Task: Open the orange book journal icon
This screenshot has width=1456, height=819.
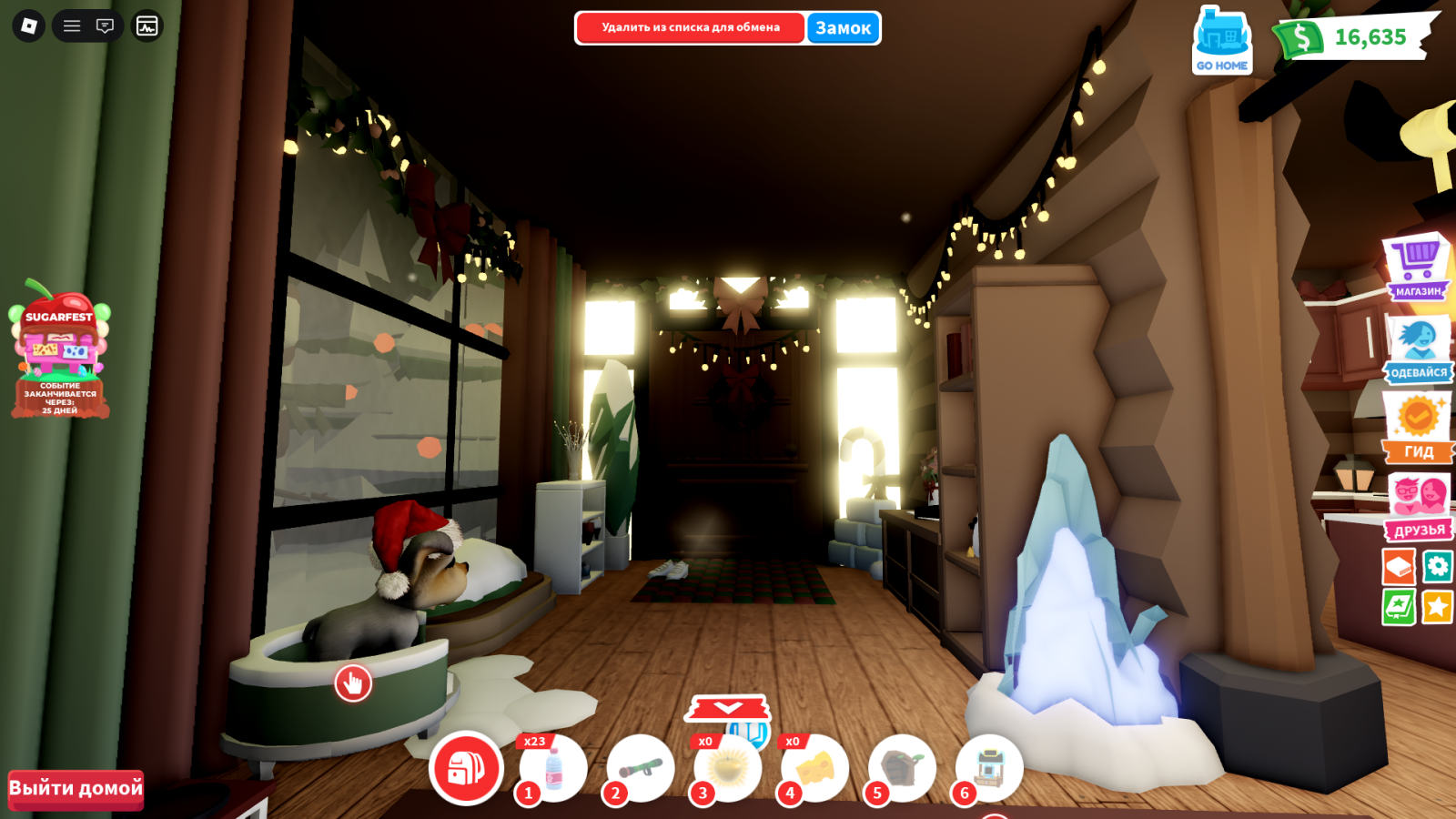Action: tap(1399, 567)
